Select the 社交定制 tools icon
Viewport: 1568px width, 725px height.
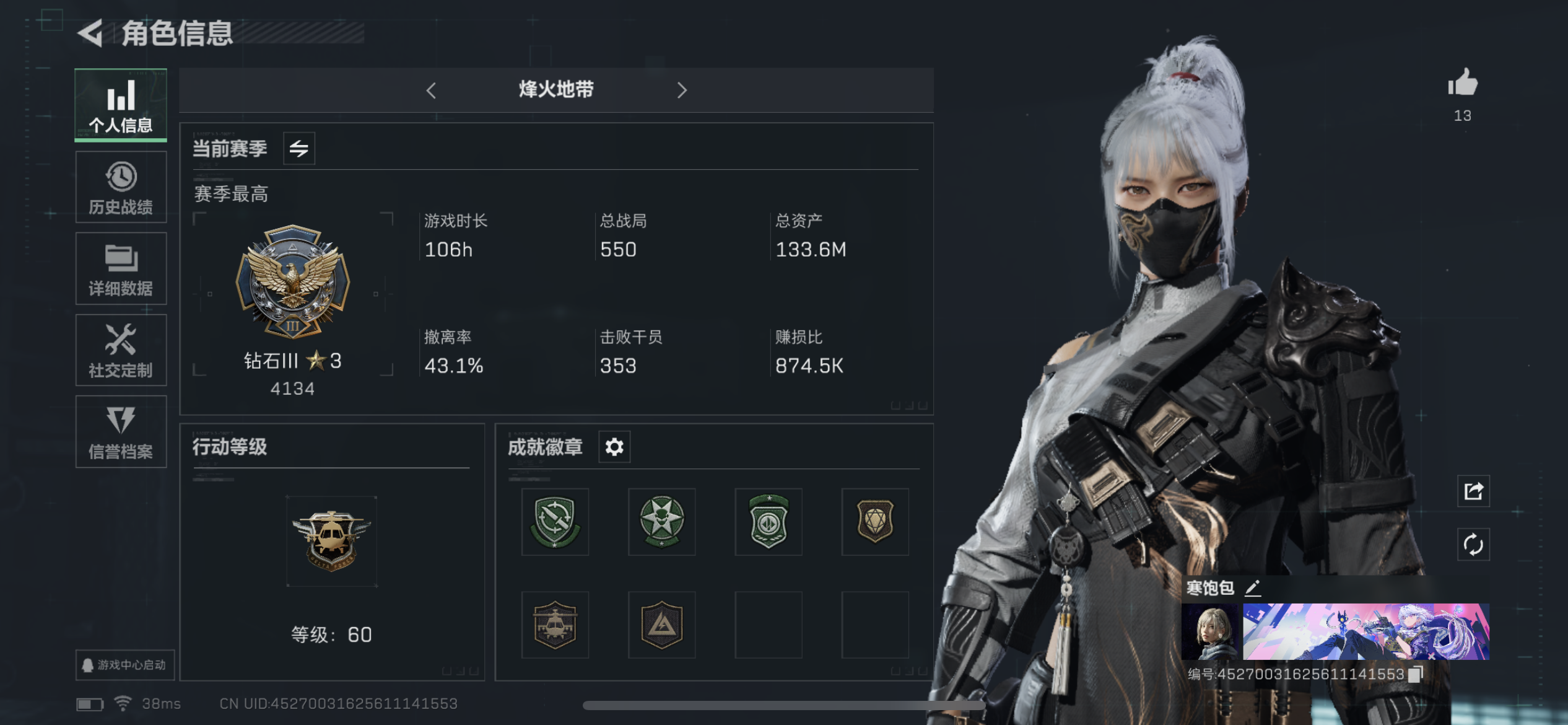coord(121,349)
